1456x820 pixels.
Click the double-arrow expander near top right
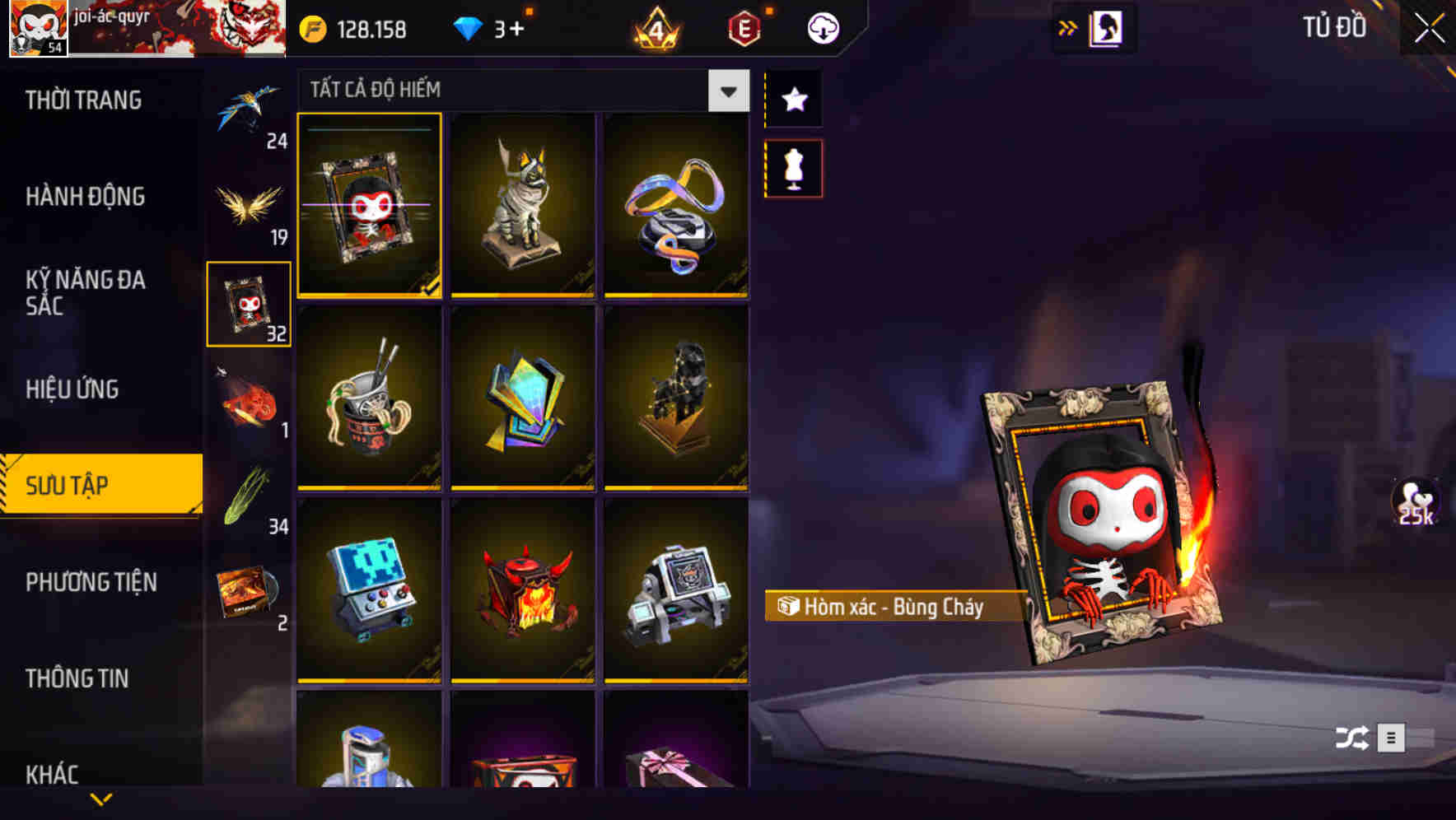pos(1068,26)
